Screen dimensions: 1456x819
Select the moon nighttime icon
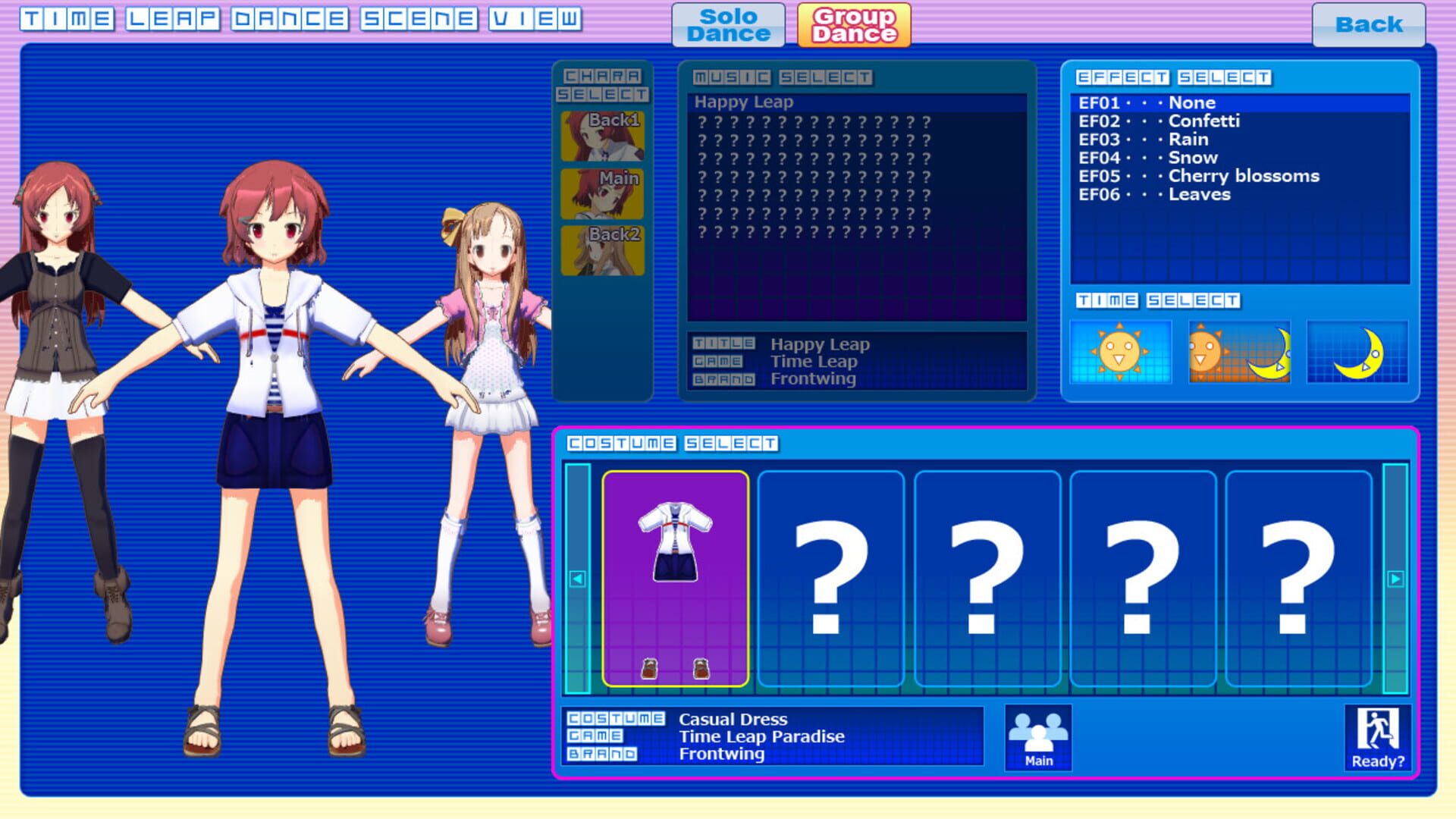point(1360,352)
